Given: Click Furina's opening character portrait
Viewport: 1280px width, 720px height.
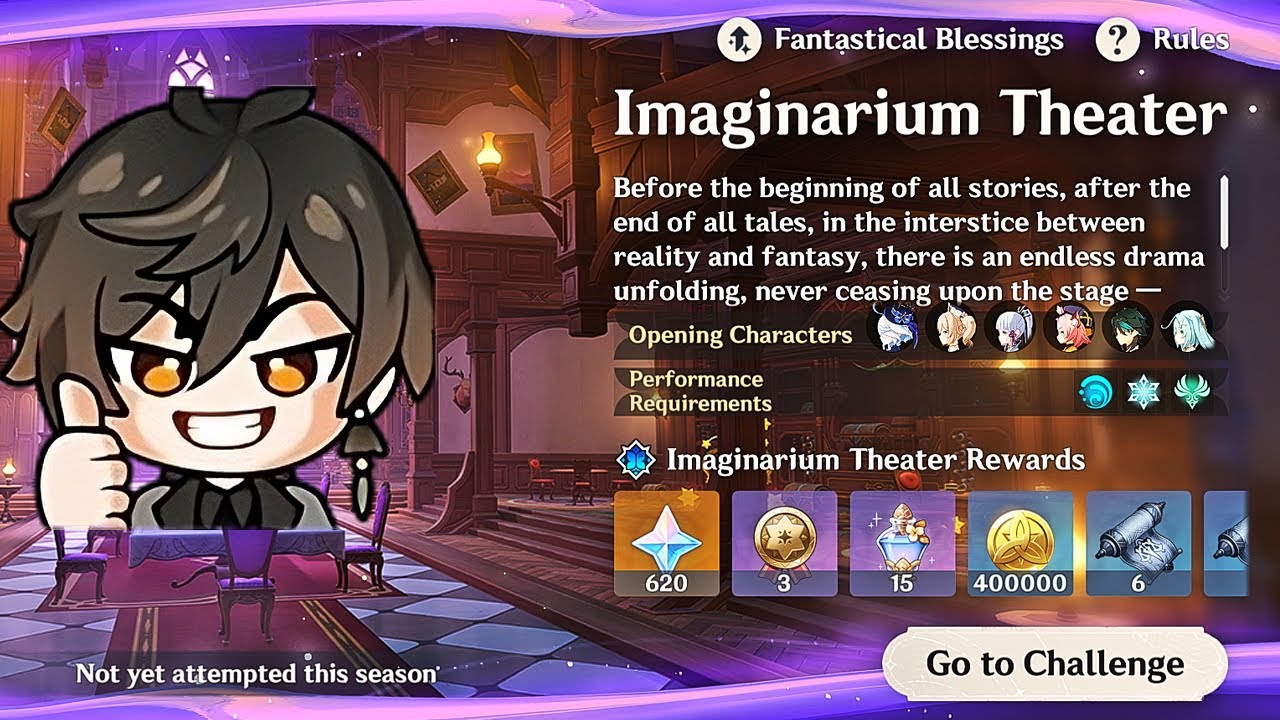Looking at the screenshot, I should click(x=892, y=329).
